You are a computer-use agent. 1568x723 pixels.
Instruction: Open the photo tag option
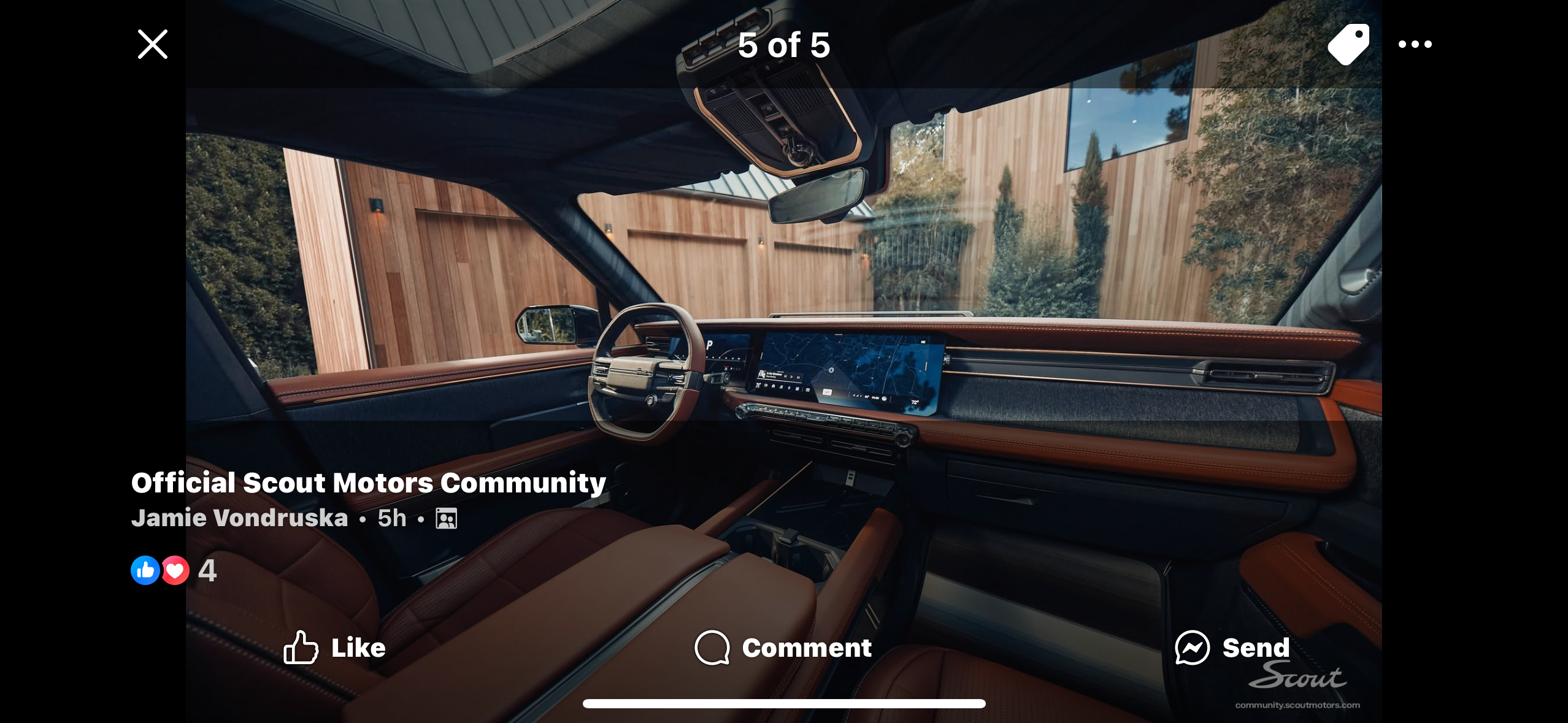pyautogui.click(x=1348, y=44)
